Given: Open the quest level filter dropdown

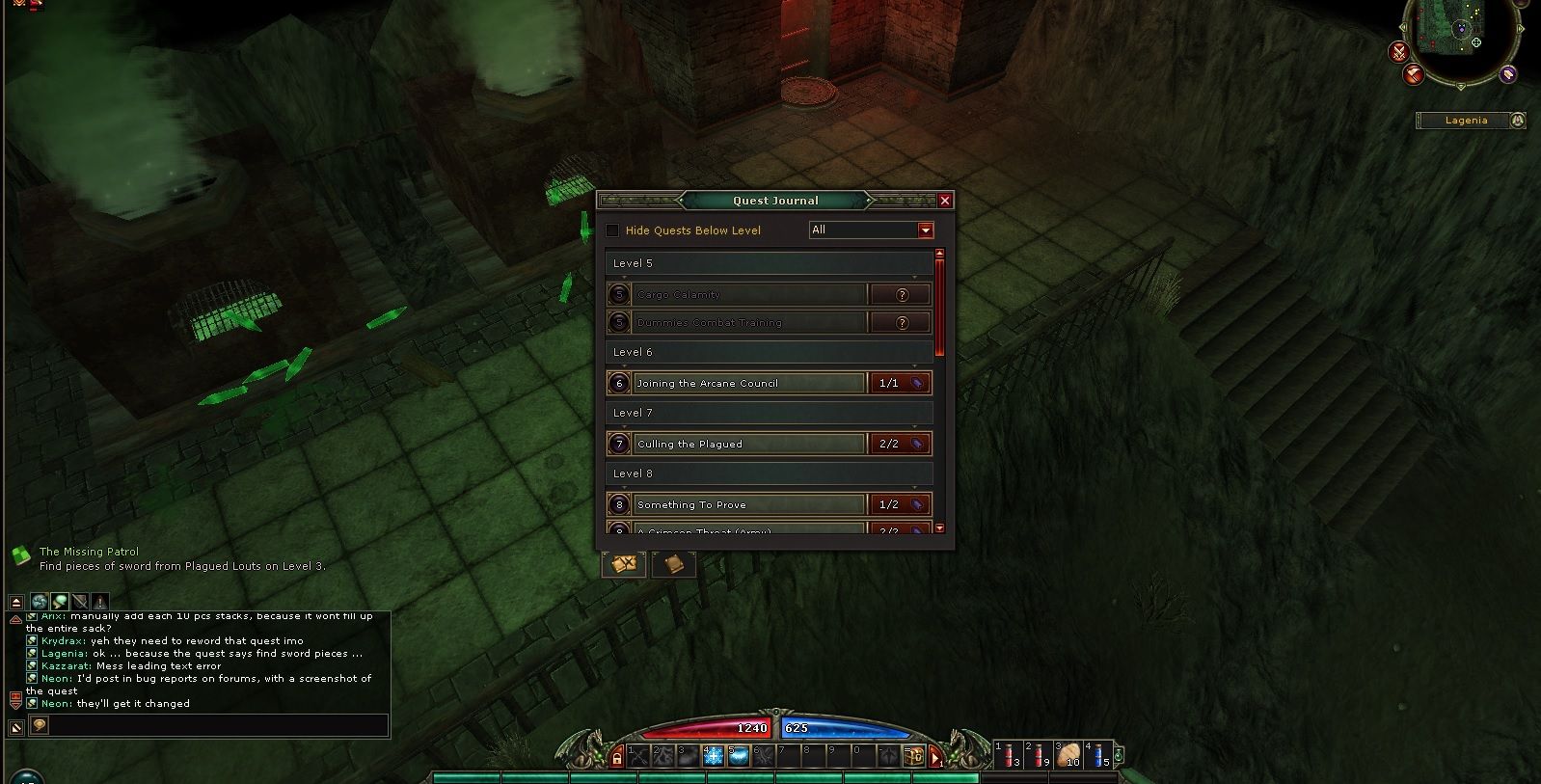Looking at the screenshot, I should (926, 230).
